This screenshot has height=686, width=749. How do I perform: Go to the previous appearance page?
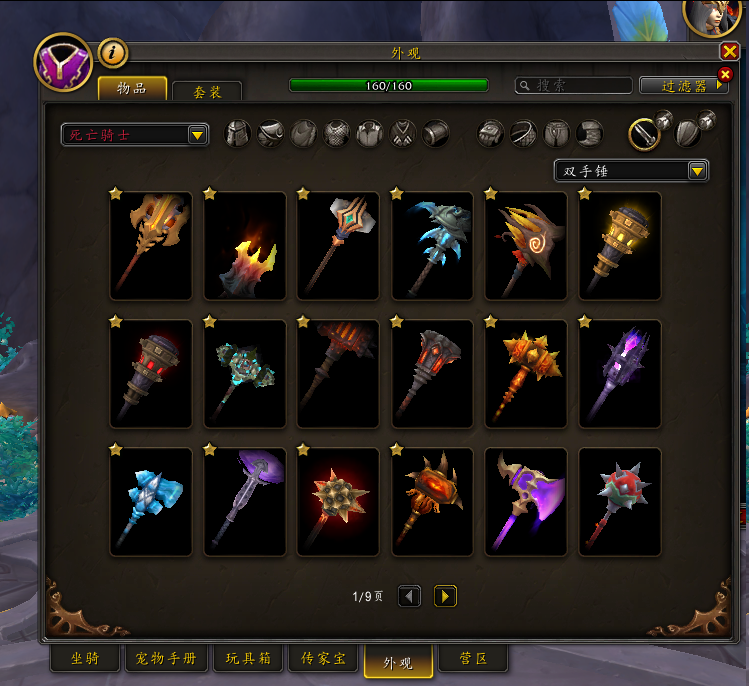(x=409, y=596)
